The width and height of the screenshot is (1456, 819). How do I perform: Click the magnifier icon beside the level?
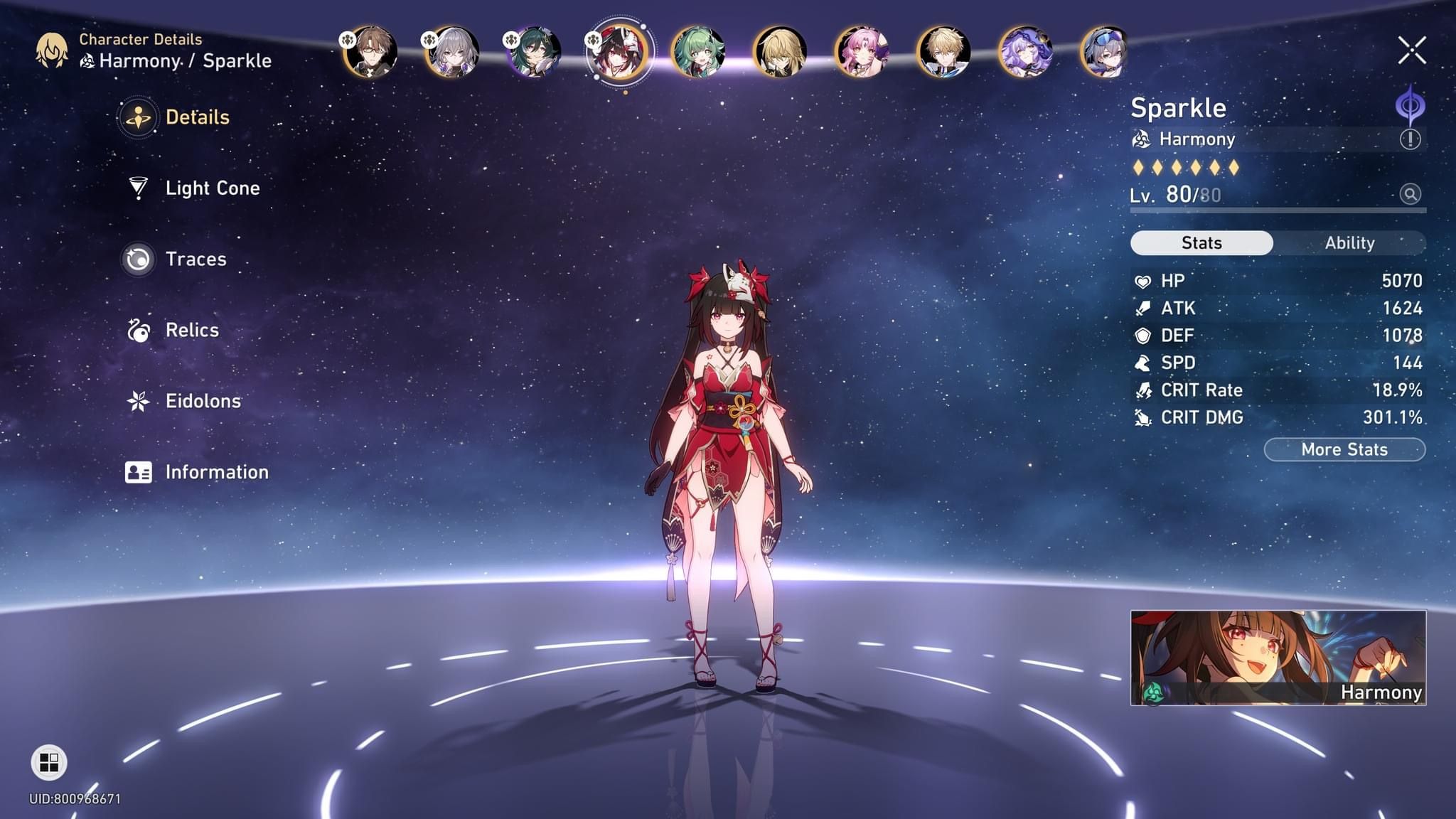(x=1410, y=194)
